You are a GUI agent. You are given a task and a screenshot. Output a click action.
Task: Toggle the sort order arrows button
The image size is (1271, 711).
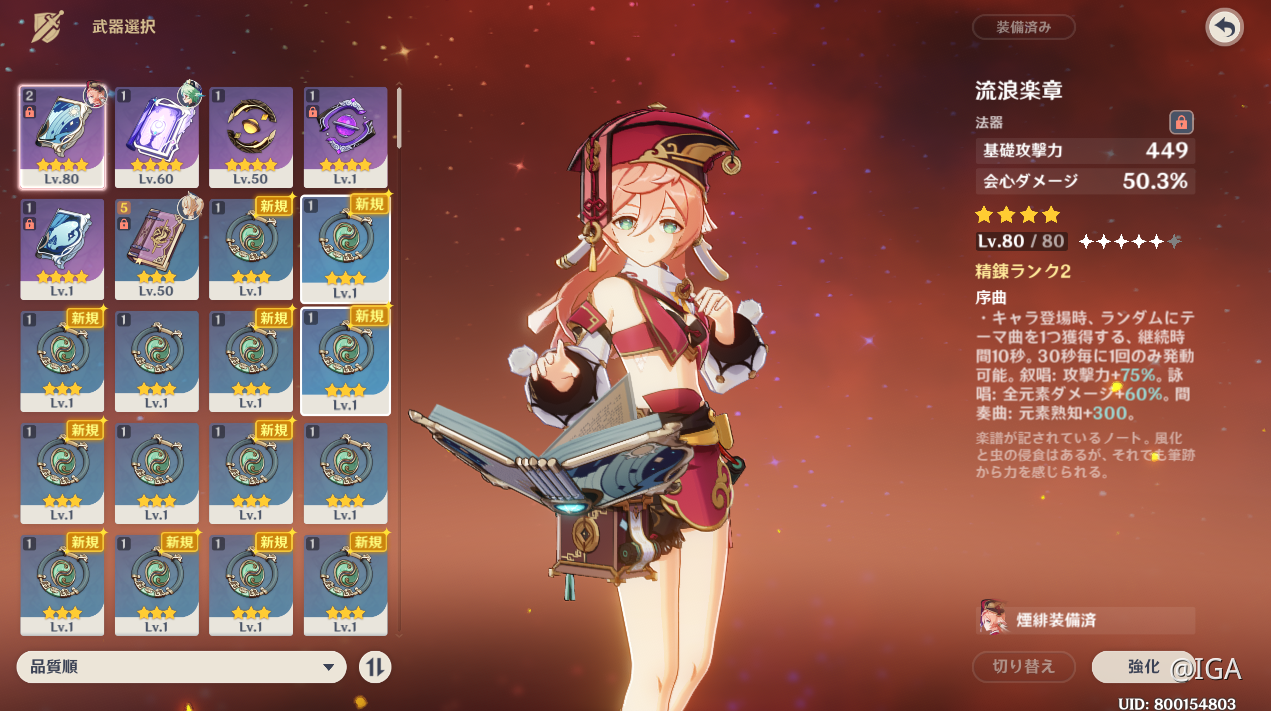[x=375, y=667]
